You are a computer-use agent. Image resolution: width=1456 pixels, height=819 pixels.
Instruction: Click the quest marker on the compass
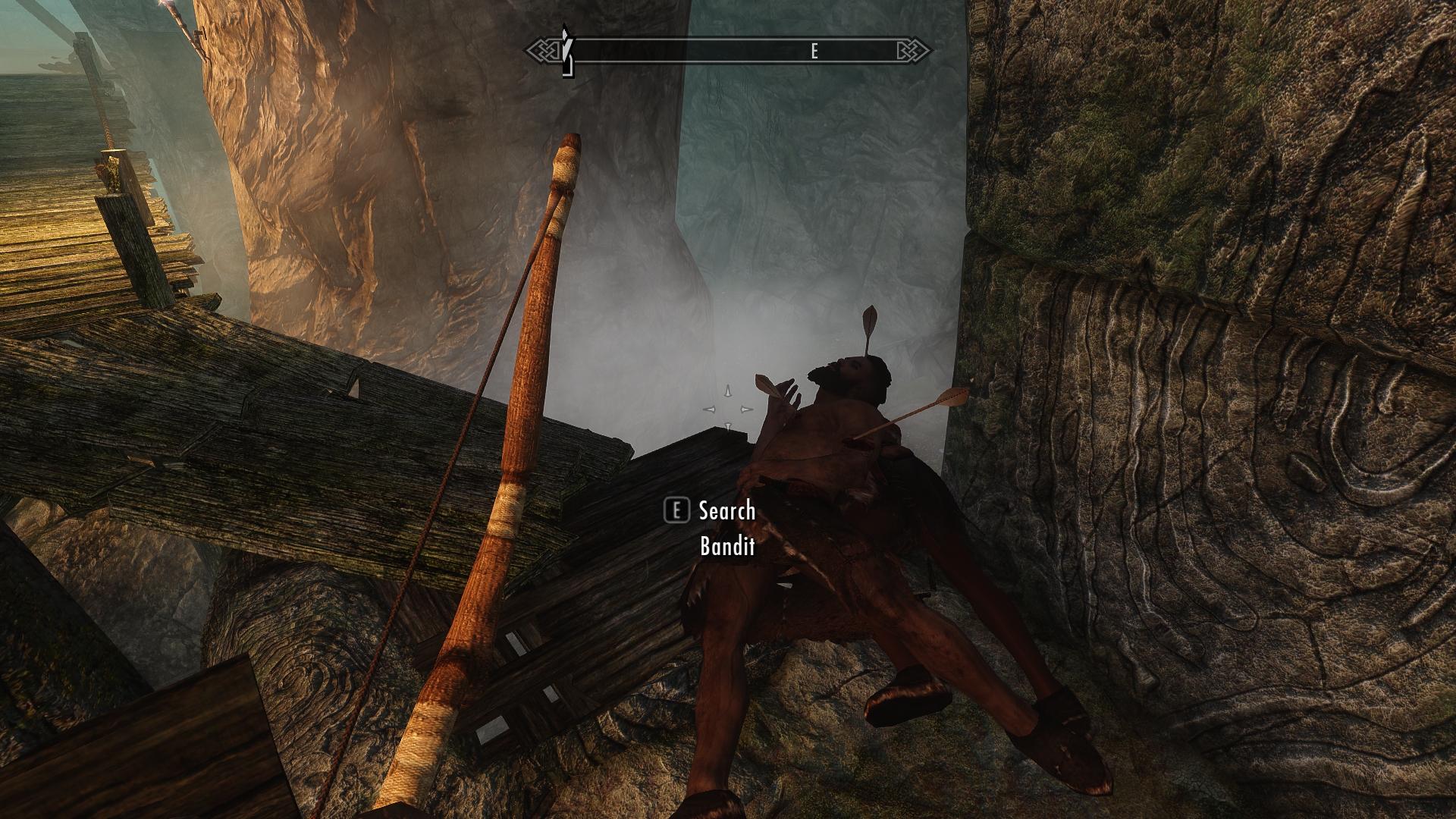click(x=566, y=50)
